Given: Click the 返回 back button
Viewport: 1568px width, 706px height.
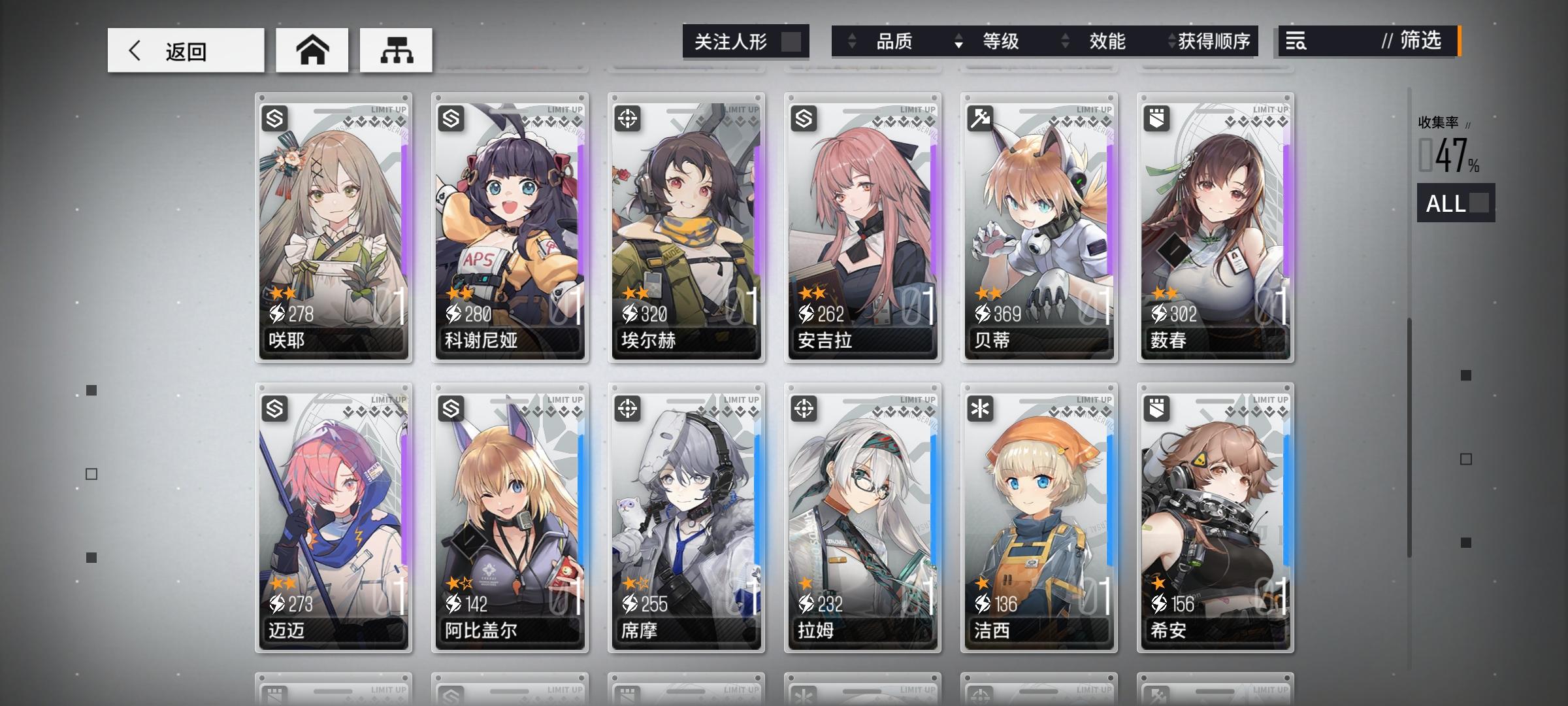Looking at the screenshot, I should coord(185,49).
